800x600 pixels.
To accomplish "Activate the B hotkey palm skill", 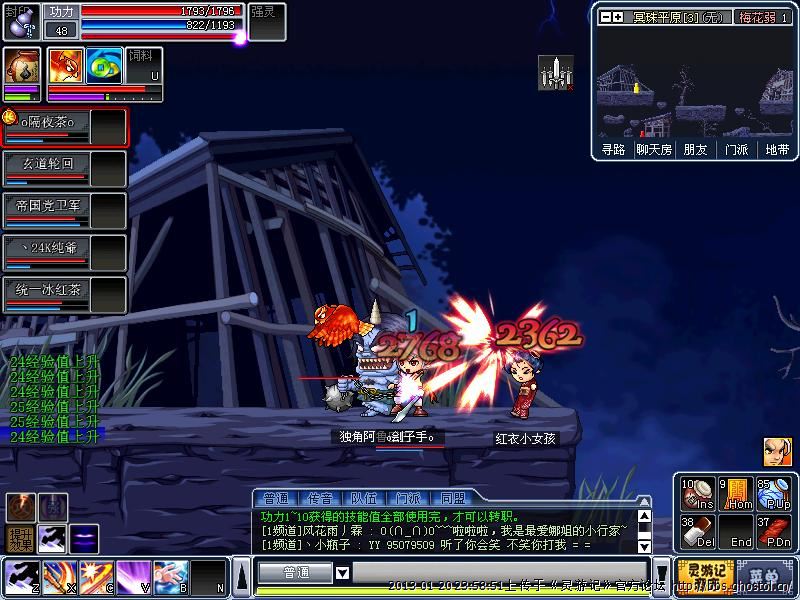I will pyautogui.click(x=170, y=575).
